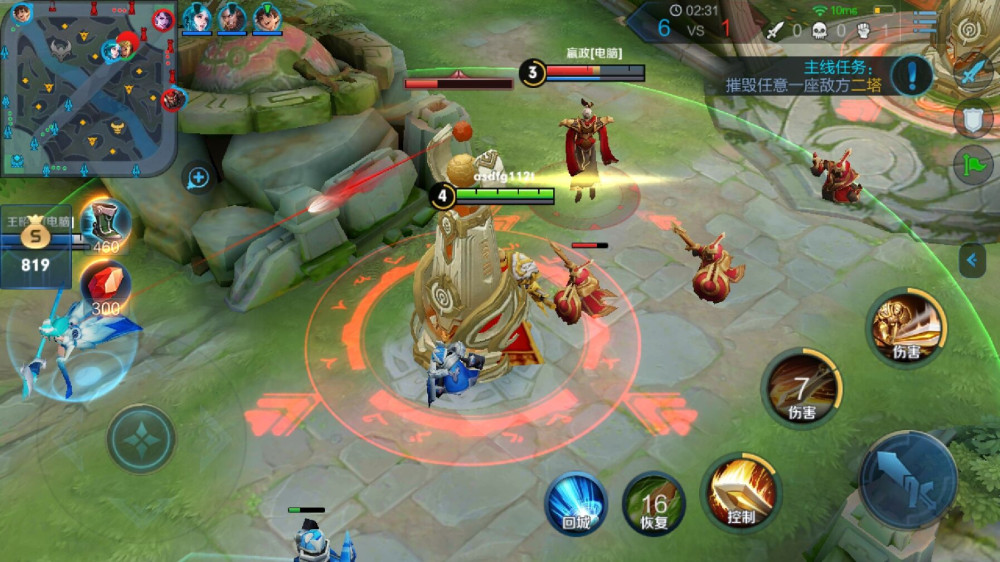Click the blue exclamation main quest icon

(x=912, y=75)
